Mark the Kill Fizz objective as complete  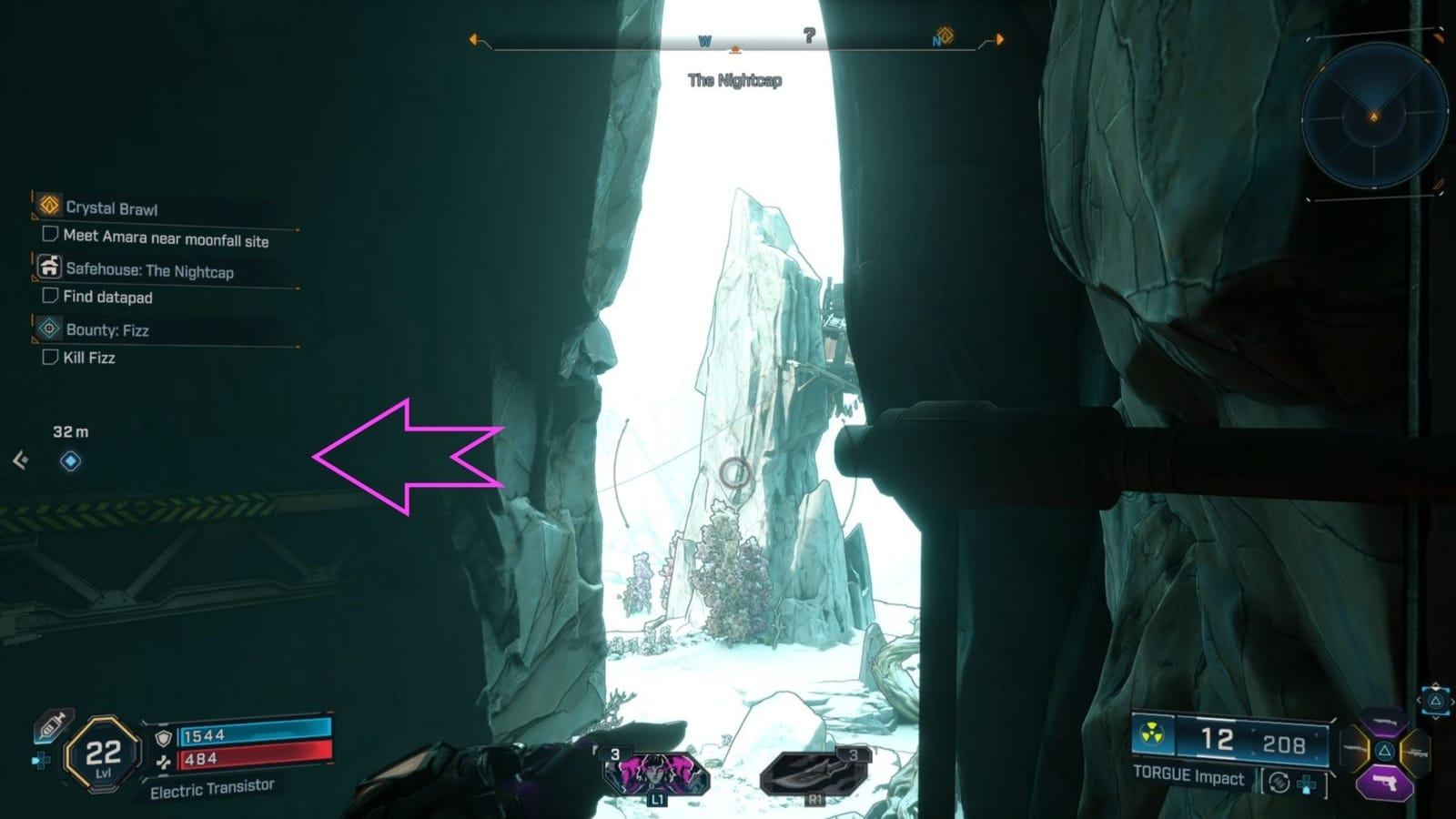(52, 359)
